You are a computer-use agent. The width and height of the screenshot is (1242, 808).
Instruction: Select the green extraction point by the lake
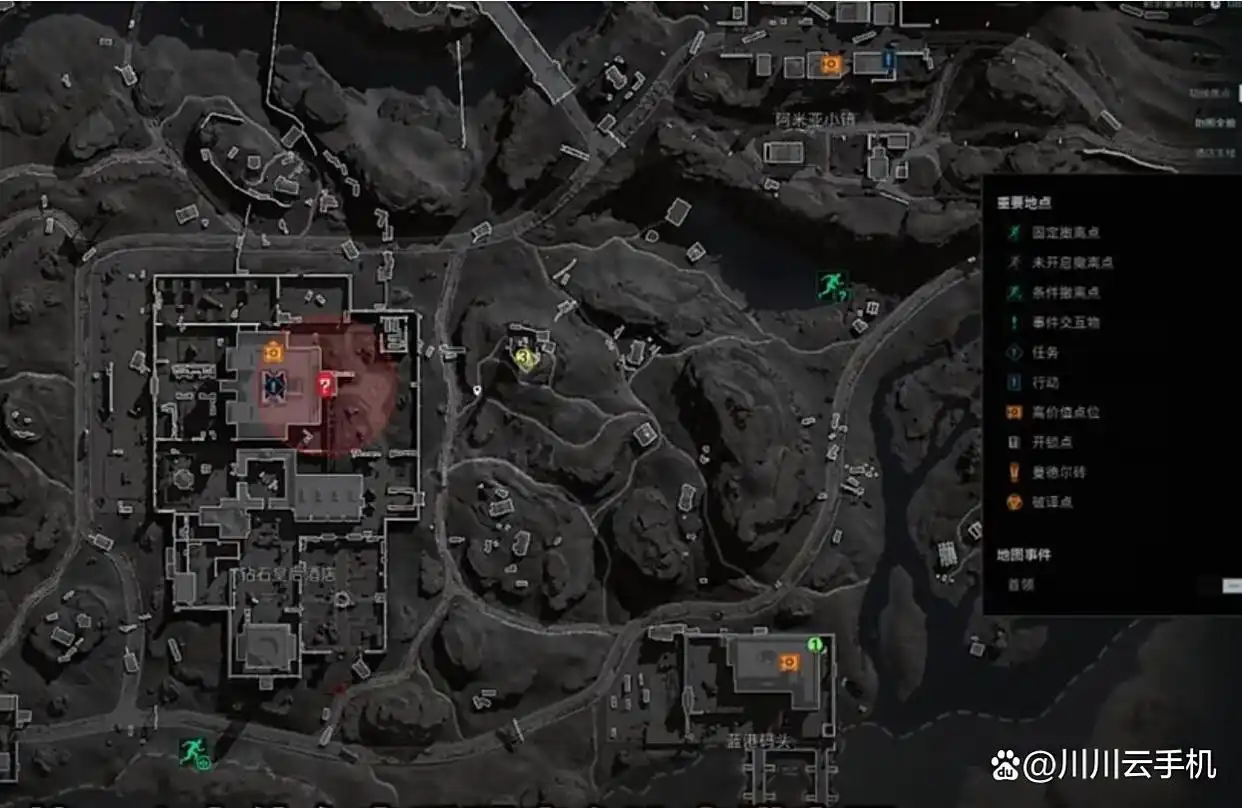831,287
